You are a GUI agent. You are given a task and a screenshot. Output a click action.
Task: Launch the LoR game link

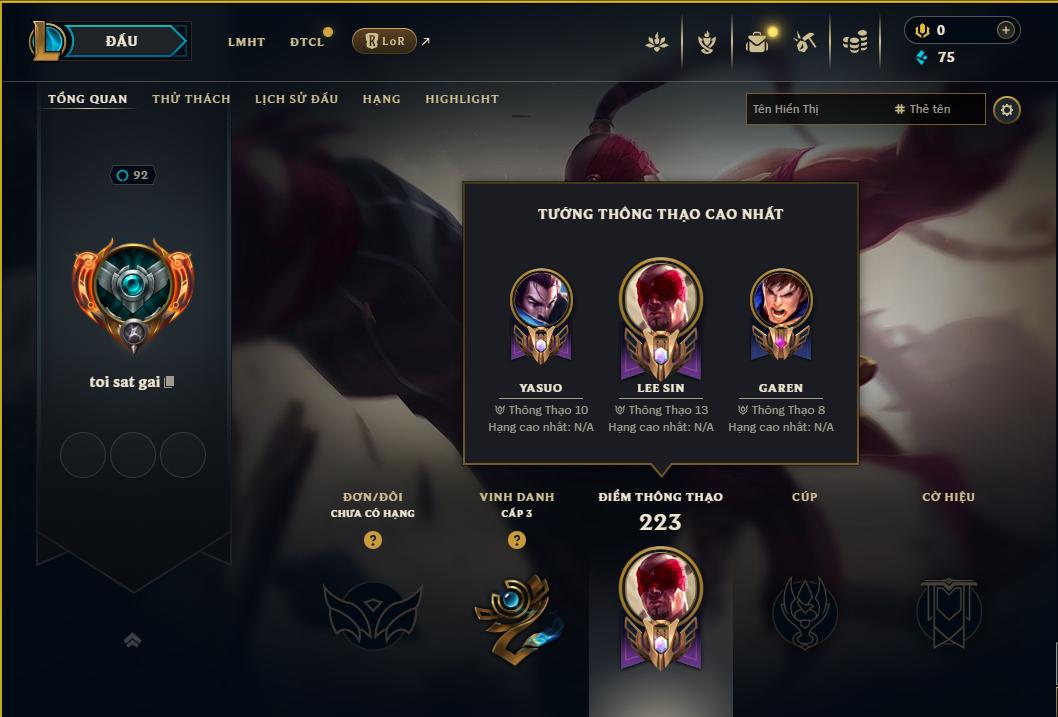click(x=385, y=41)
